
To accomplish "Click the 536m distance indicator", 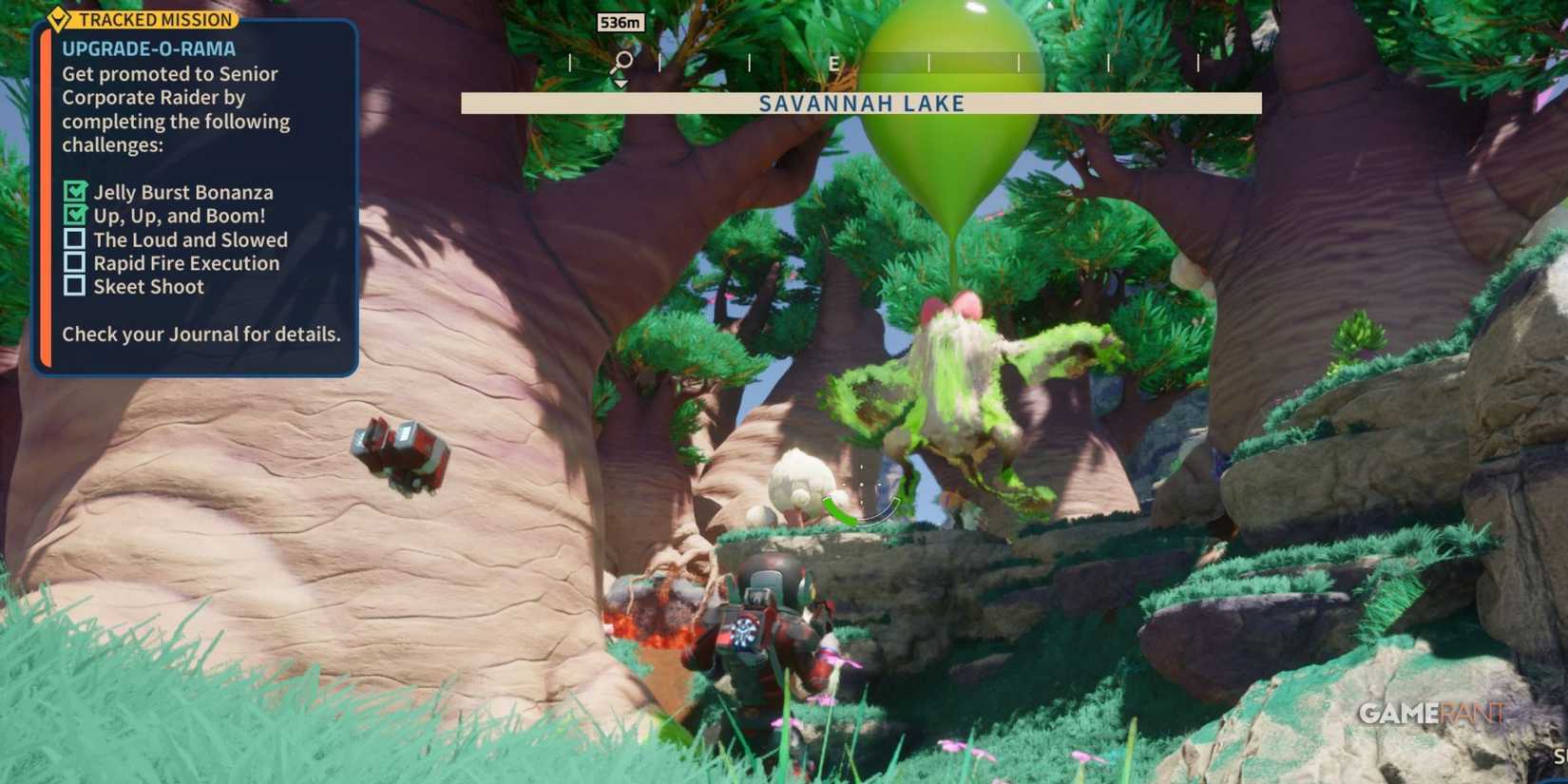I will point(621,22).
